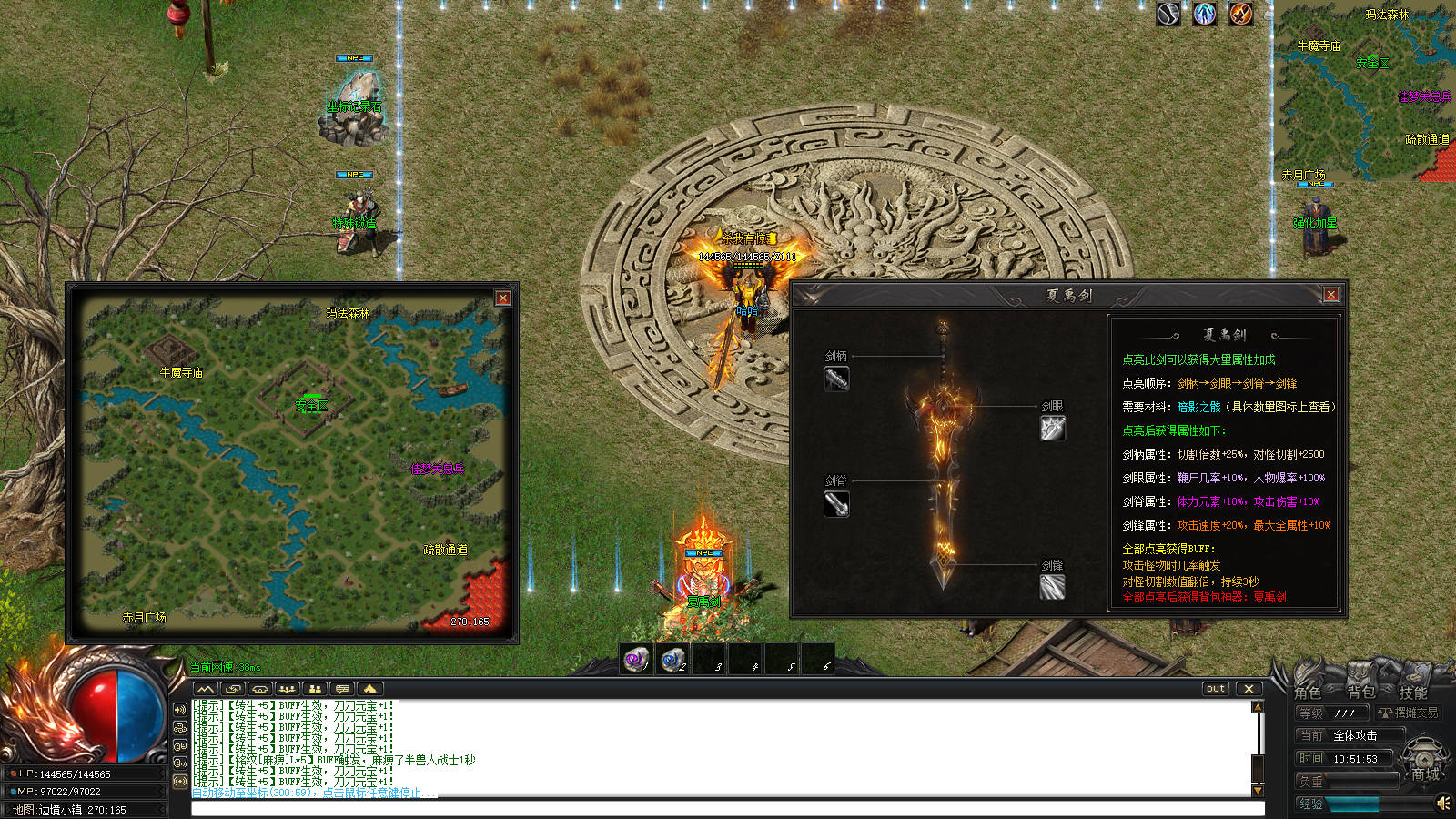Click the corner minimap
This screenshot has width=1456, height=819.
tap(1363, 91)
